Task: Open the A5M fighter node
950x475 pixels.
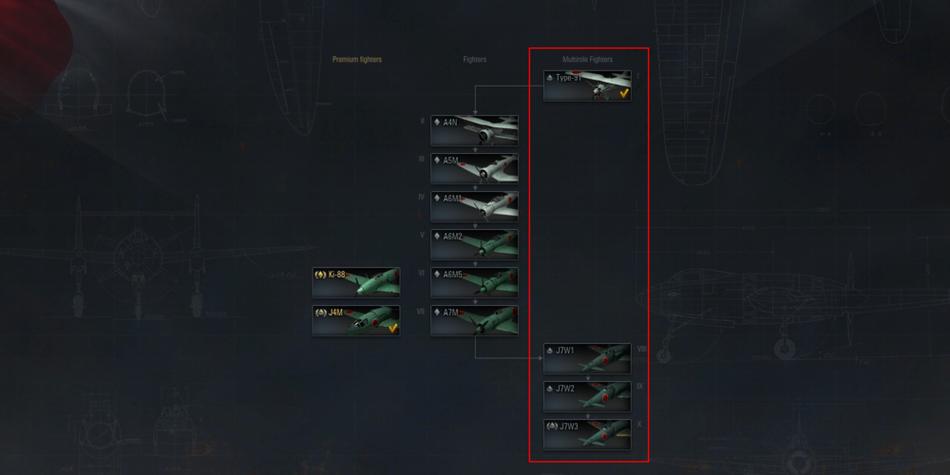Action: click(x=474, y=168)
